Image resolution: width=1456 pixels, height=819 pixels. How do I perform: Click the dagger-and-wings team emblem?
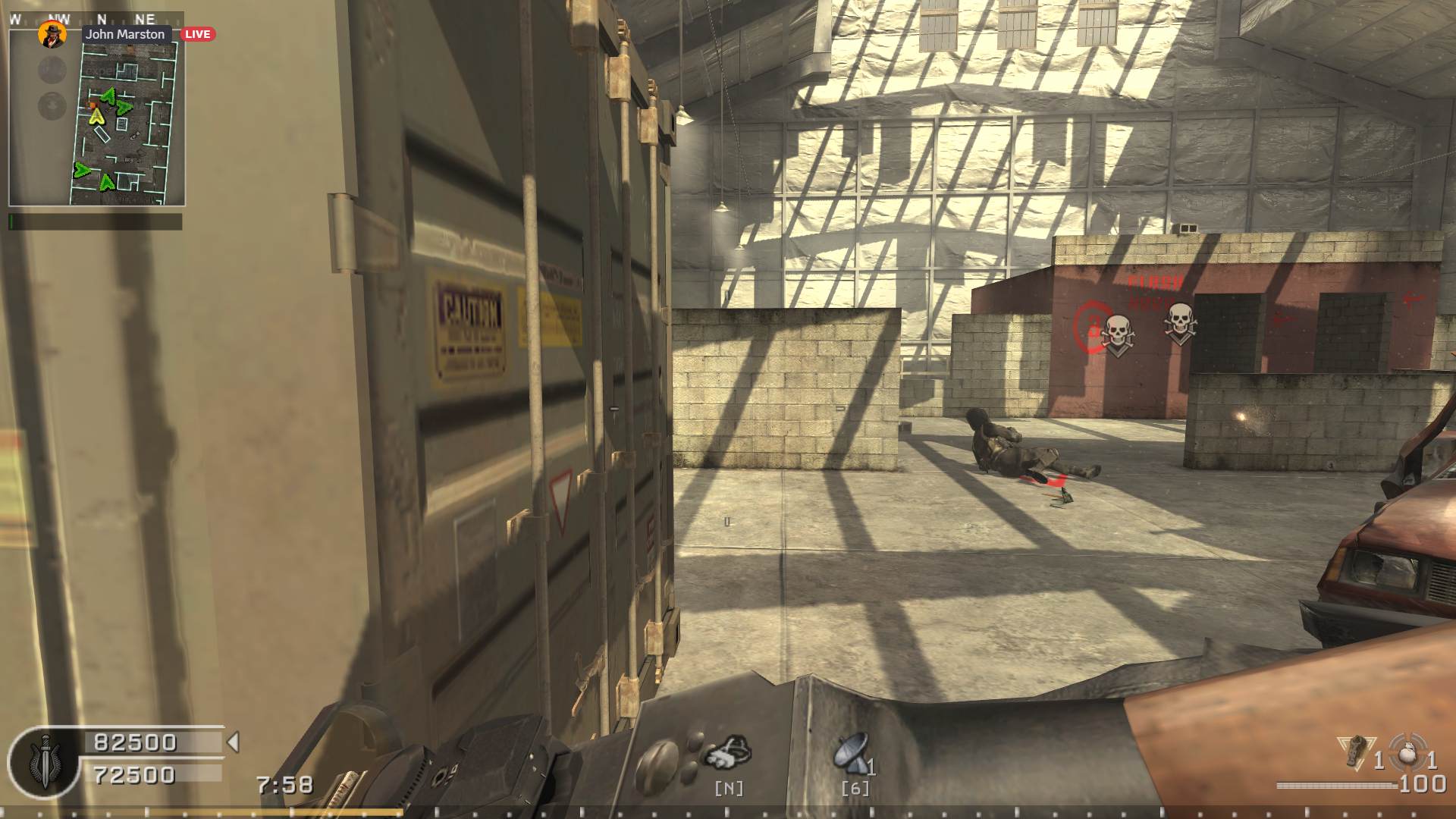point(44,761)
